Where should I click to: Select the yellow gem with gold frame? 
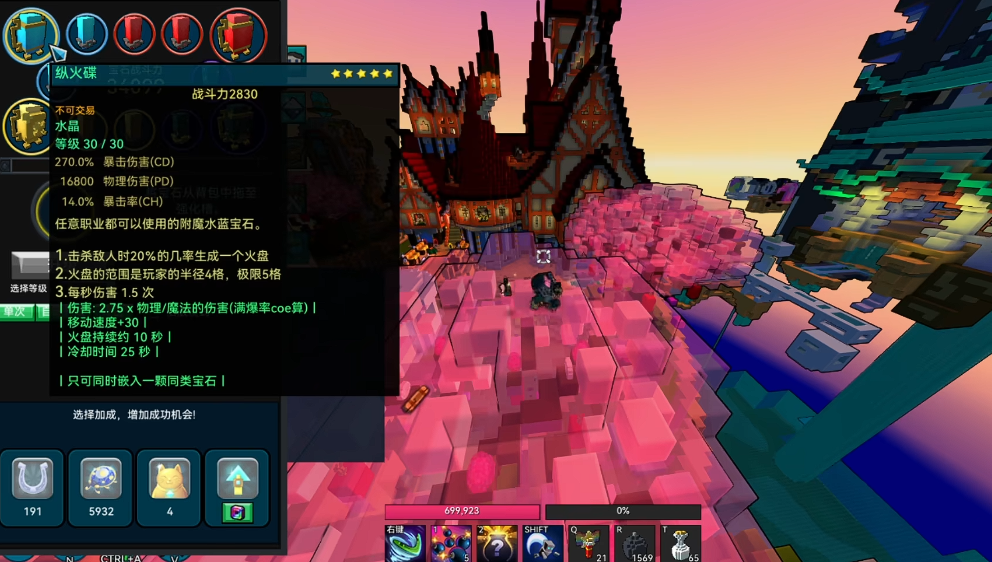tap(30, 125)
